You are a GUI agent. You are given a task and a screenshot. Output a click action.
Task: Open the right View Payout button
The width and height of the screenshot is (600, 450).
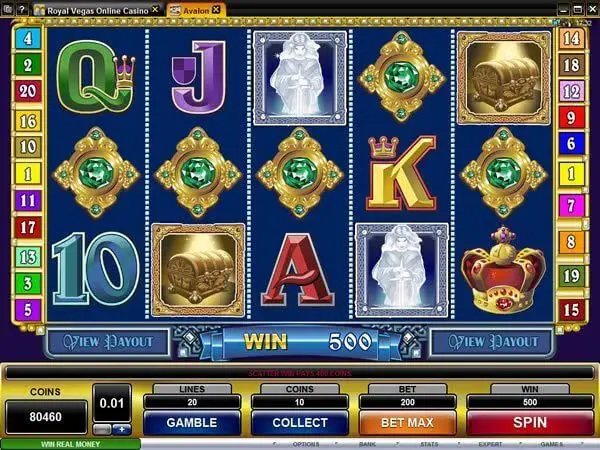490,342
